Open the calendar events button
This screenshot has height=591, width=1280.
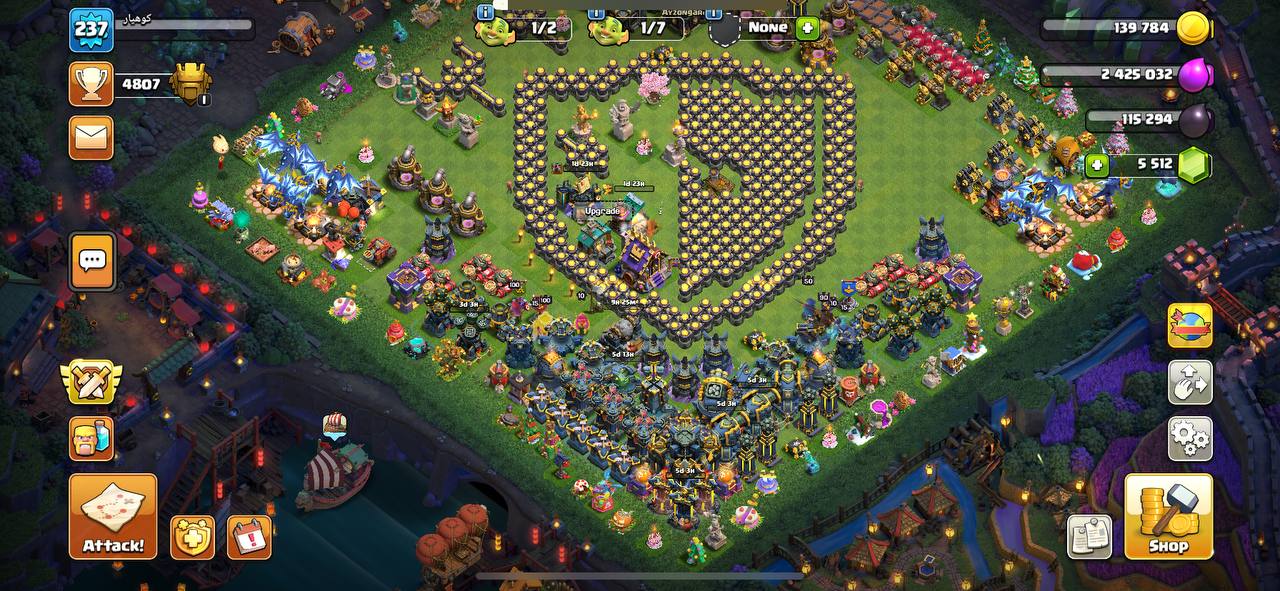click(x=249, y=538)
